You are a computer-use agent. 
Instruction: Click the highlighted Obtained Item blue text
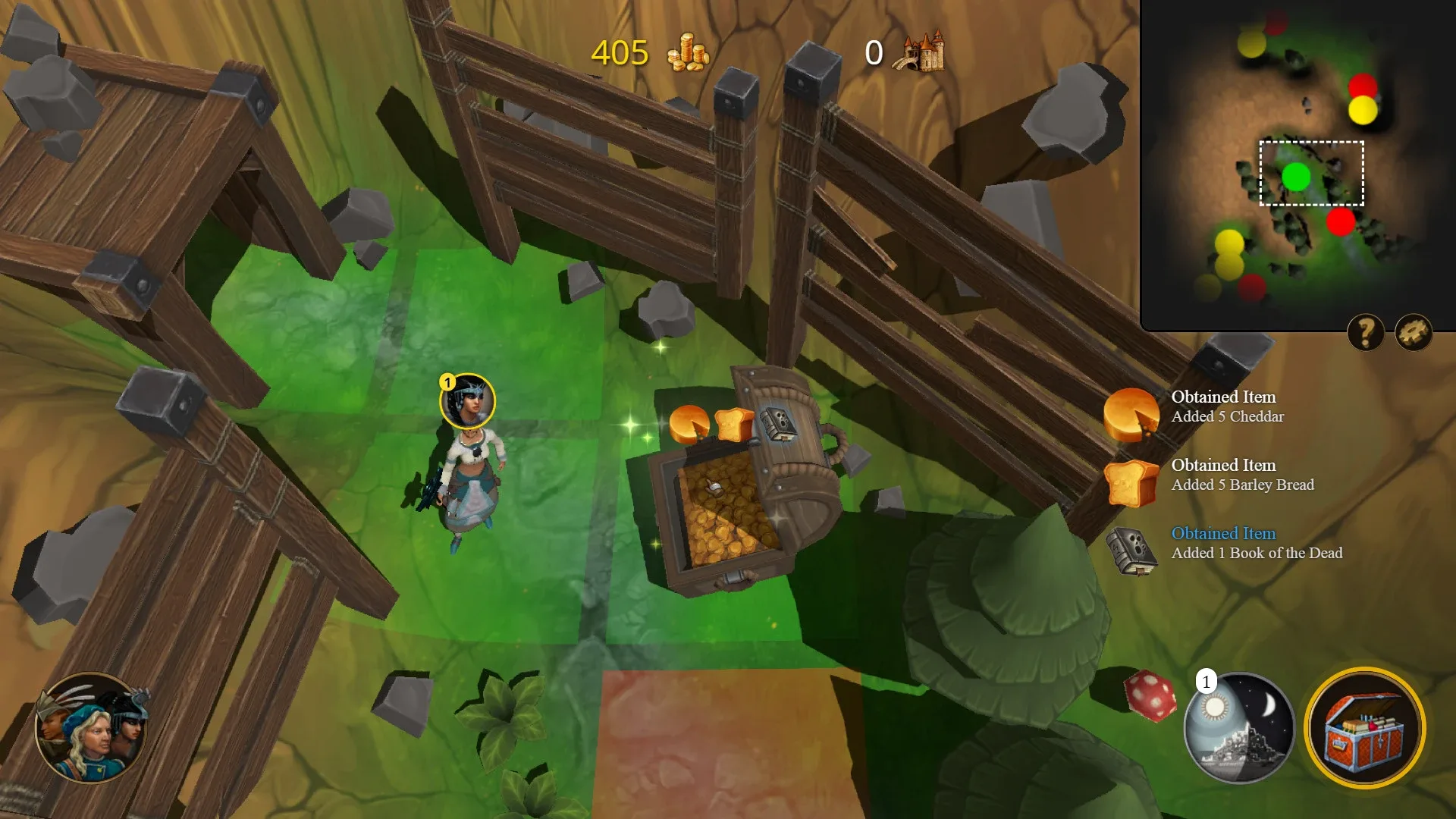1224,533
